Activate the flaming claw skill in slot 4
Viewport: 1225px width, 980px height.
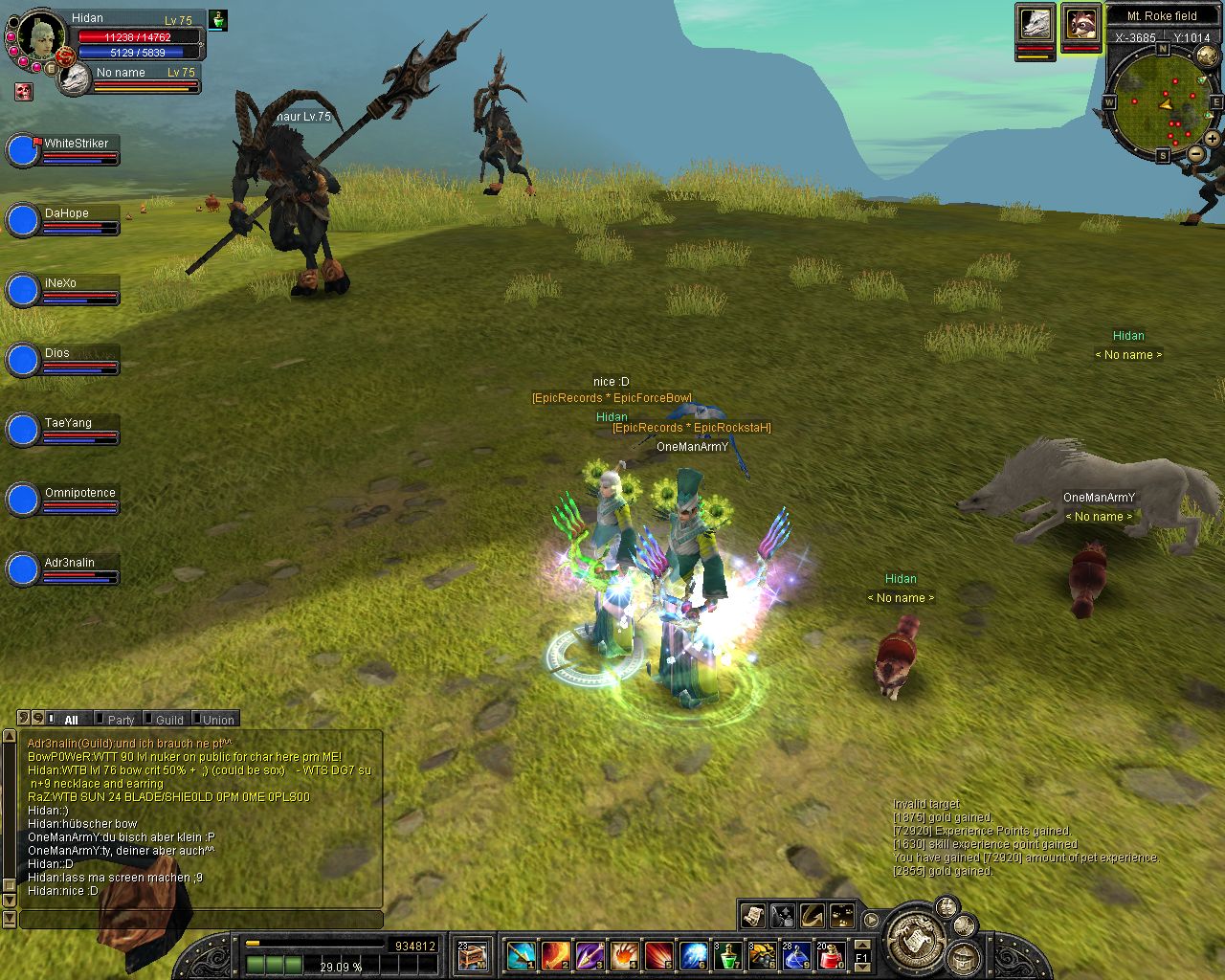point(626,955)
